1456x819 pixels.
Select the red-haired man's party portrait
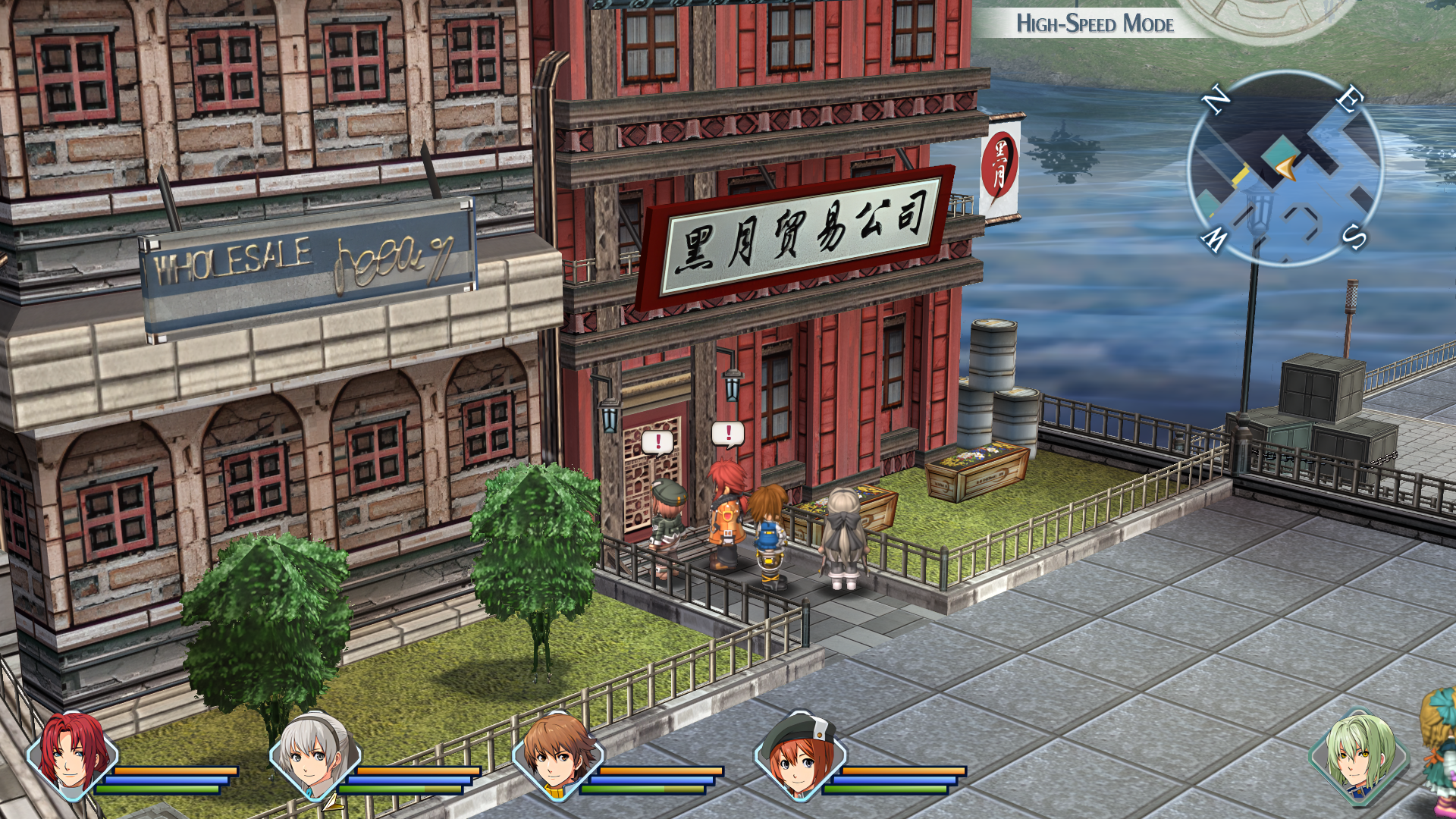(72, 755)
